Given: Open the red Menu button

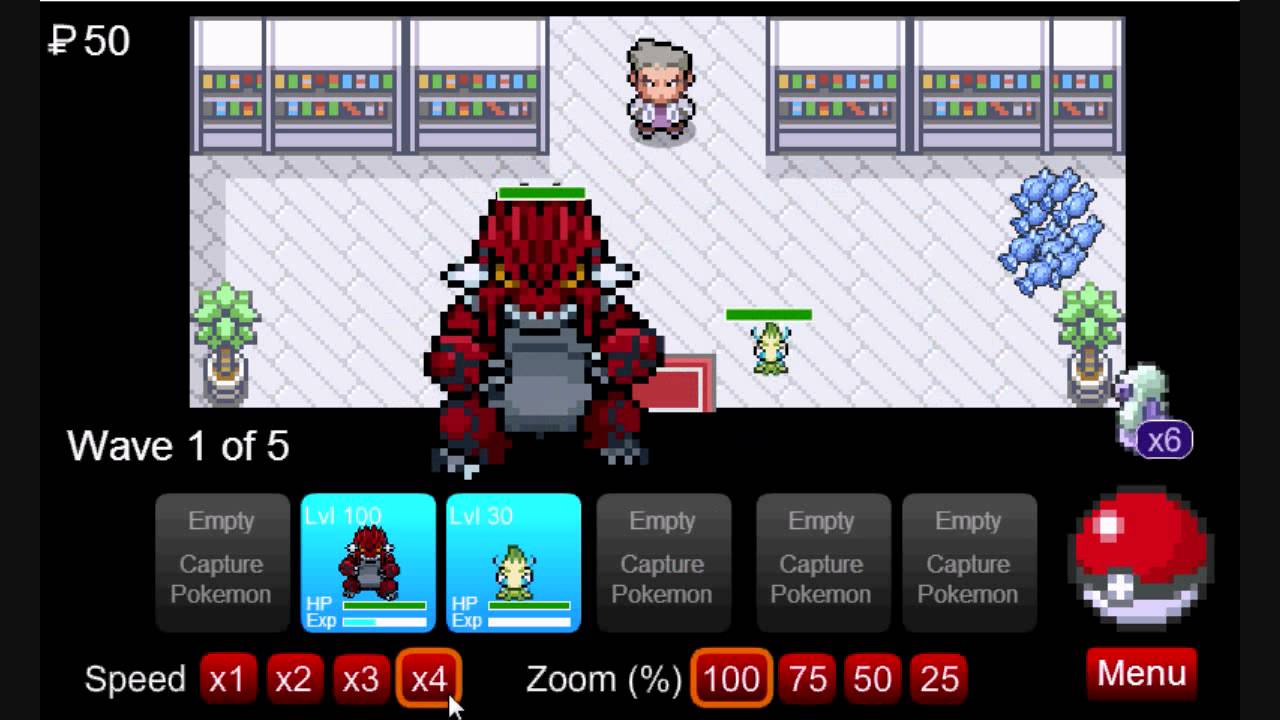Looking at the screenshot, I should (x=1141, y=674).
